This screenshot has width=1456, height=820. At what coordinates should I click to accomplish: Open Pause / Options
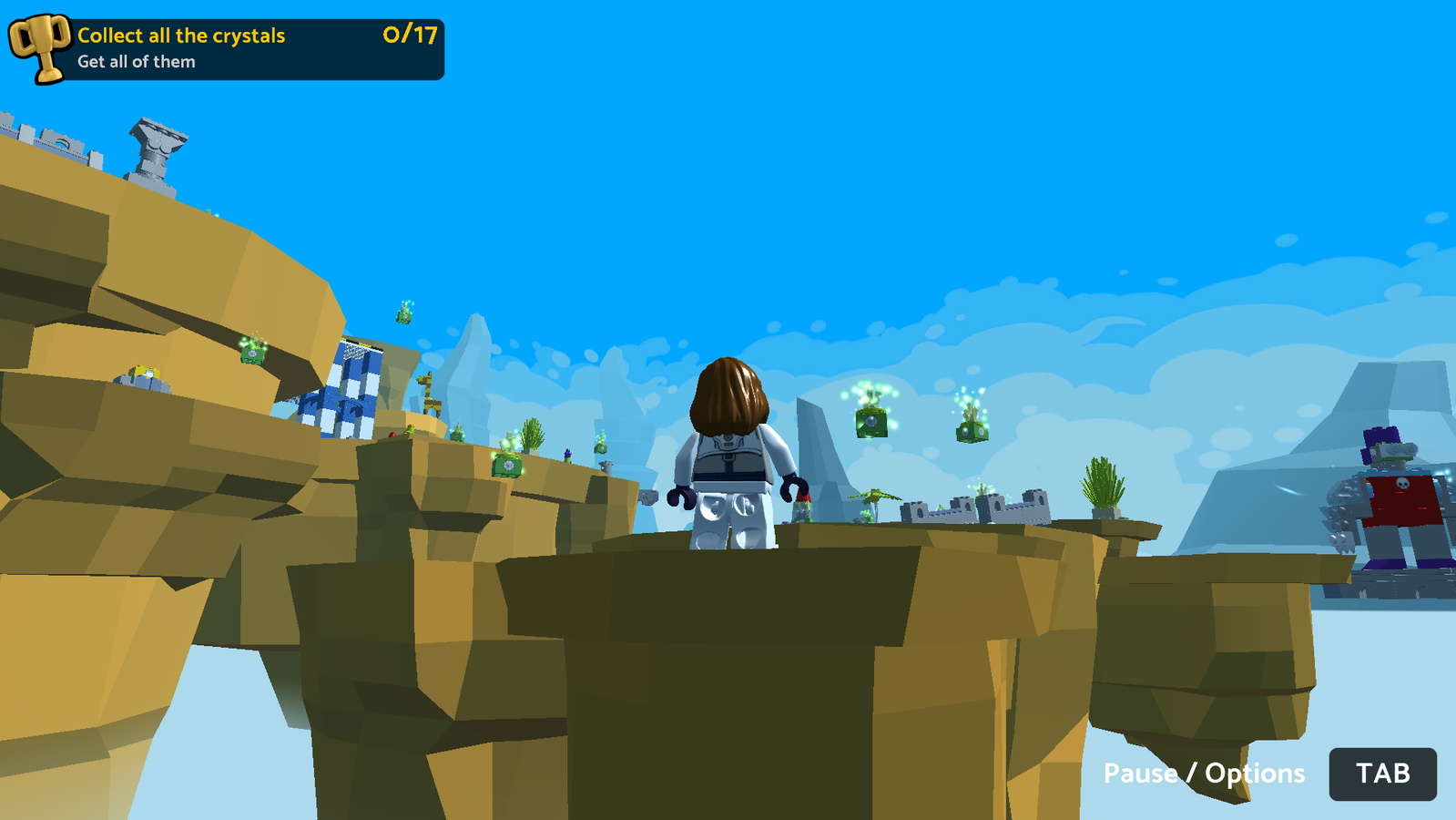pyautogui.click(x=1203, y=774)
